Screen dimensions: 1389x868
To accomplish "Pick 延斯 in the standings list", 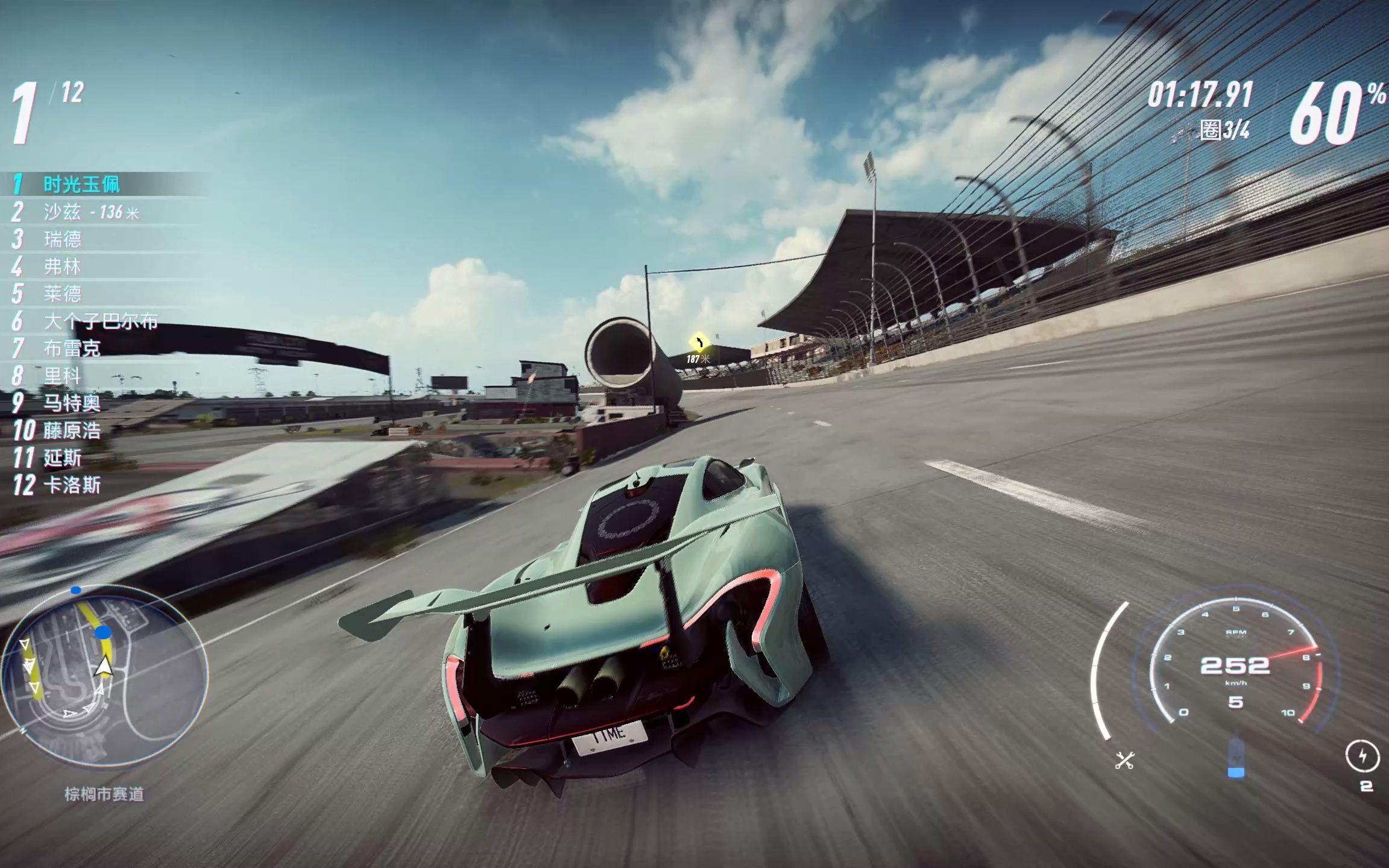I will click(x=63, y=458).
